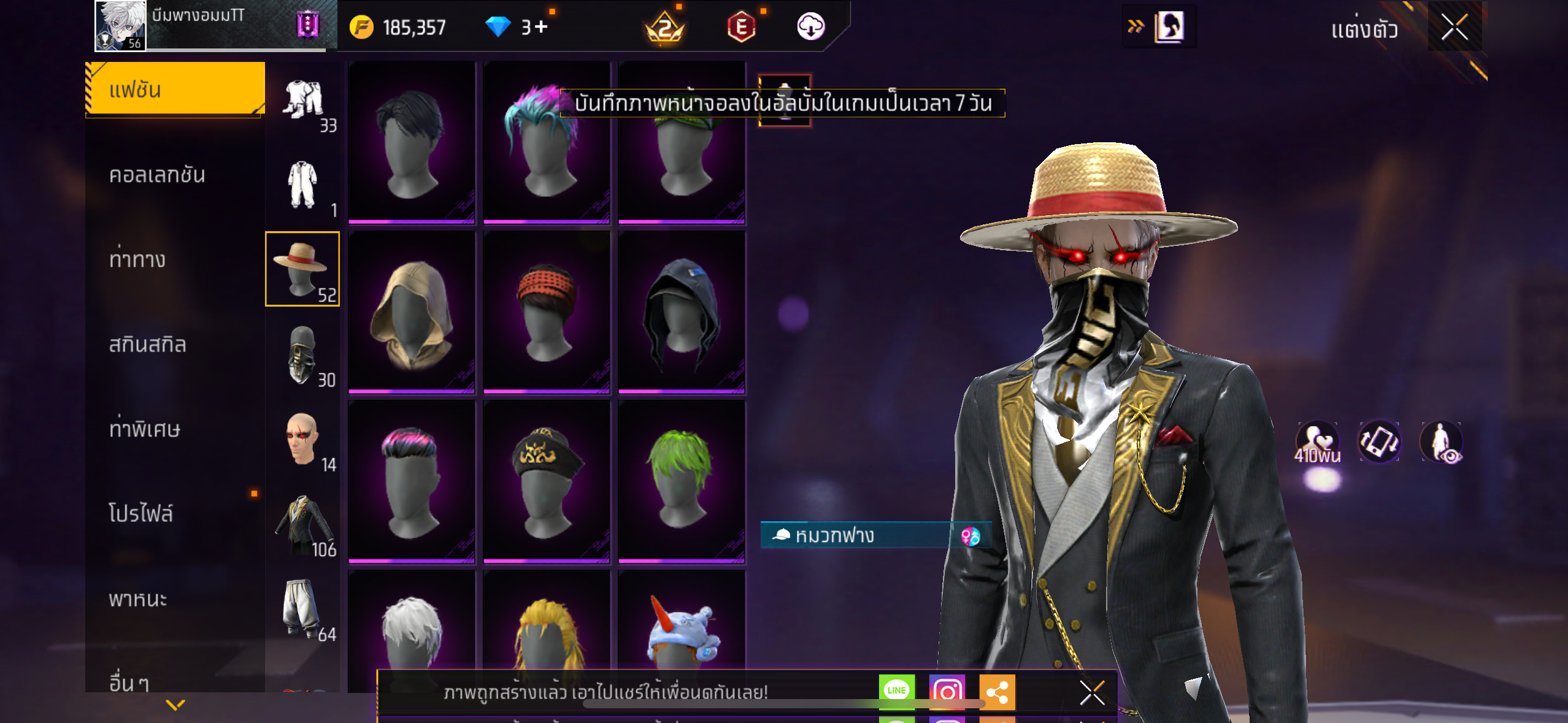Open the คอลเลกชัน tab

tap(157, 175)
